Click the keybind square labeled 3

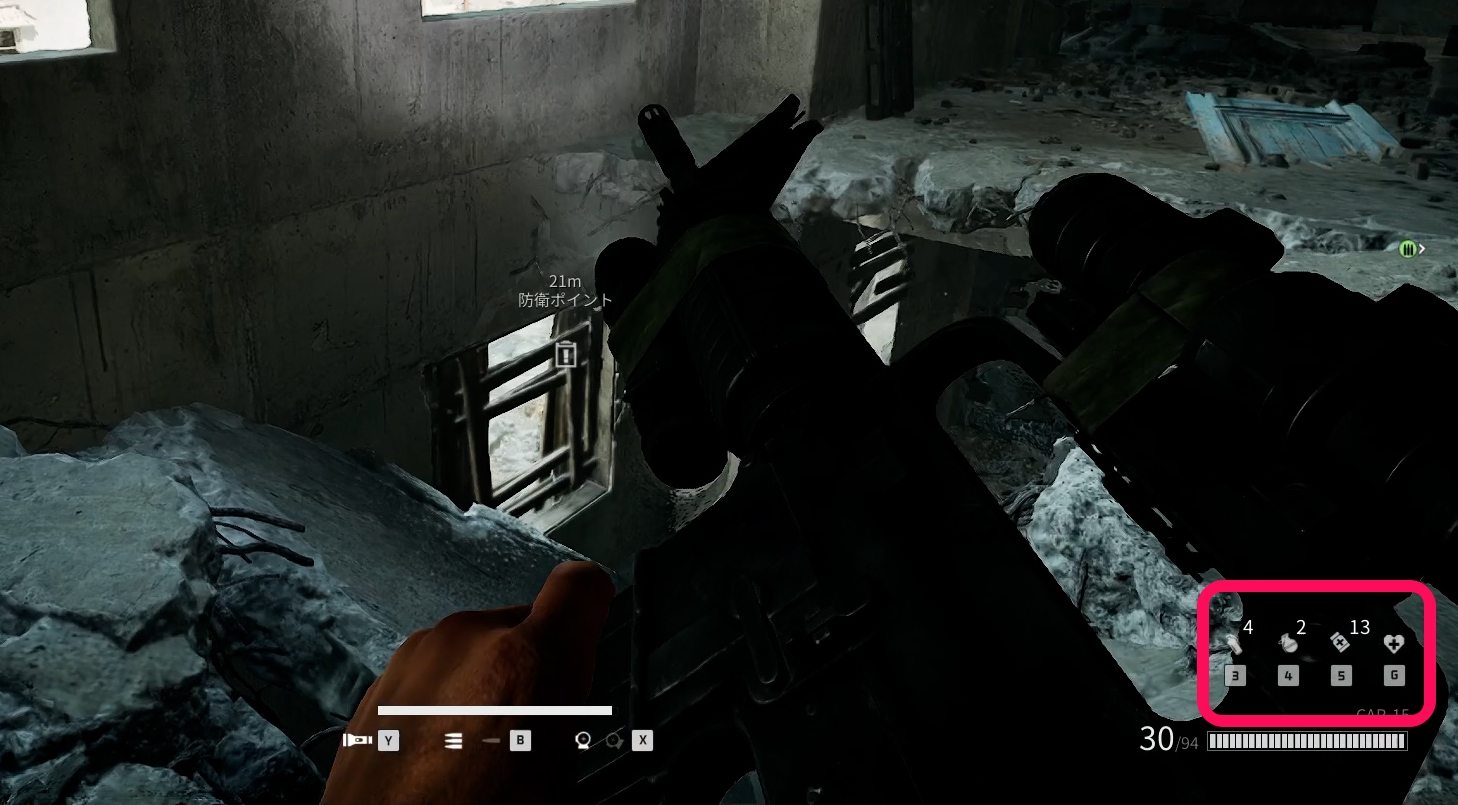point(1235,675)
